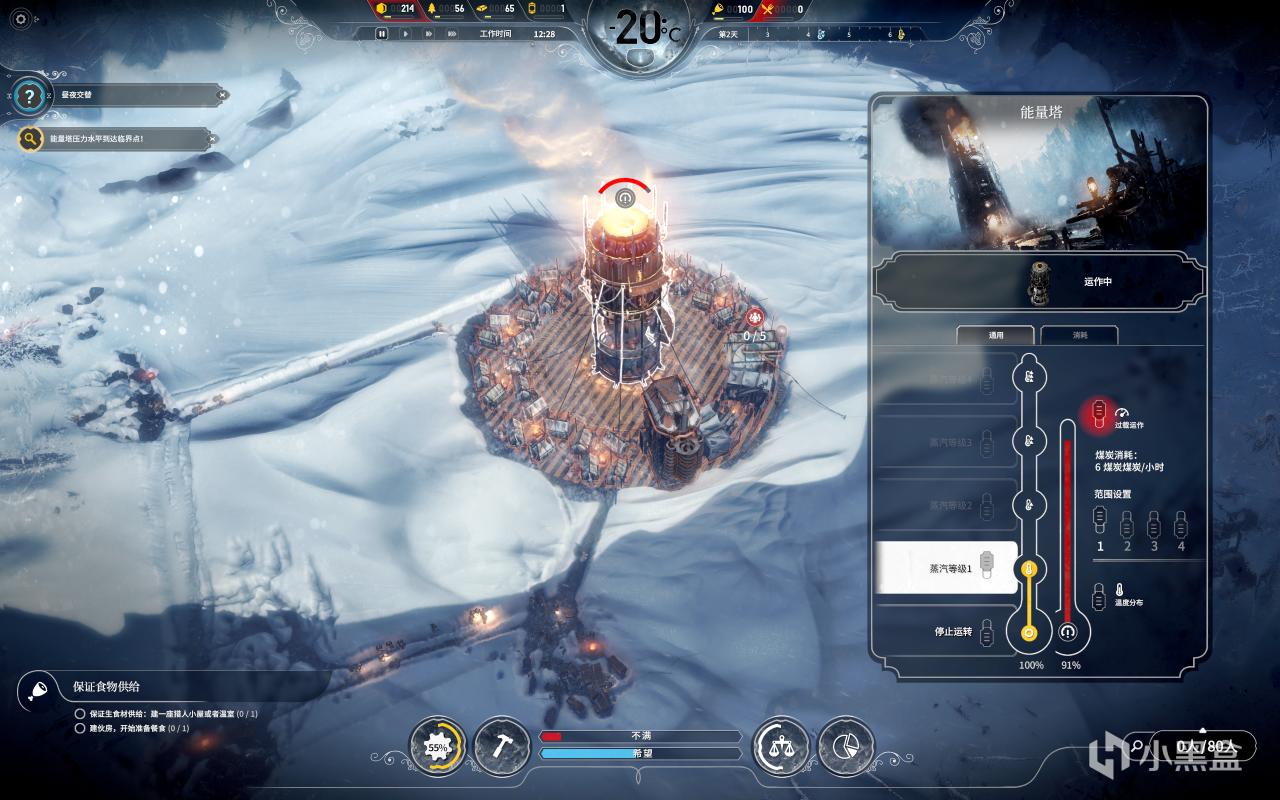The height and width of the screenshot is (800, 1280).
Task: Close the generator pressure warning notification
Action: click(x=212, y=138)
